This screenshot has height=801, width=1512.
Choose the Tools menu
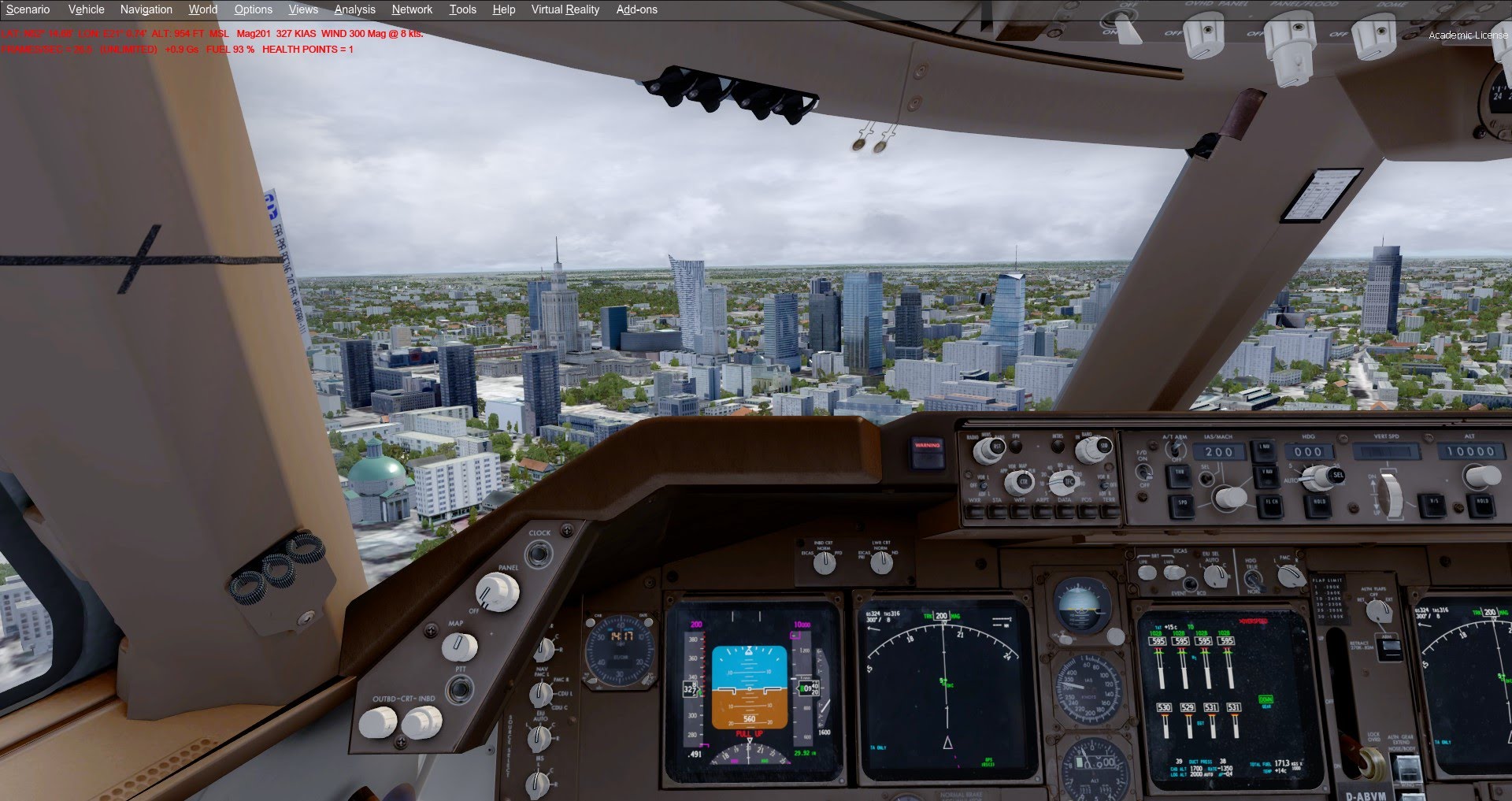tap(462, 9)
